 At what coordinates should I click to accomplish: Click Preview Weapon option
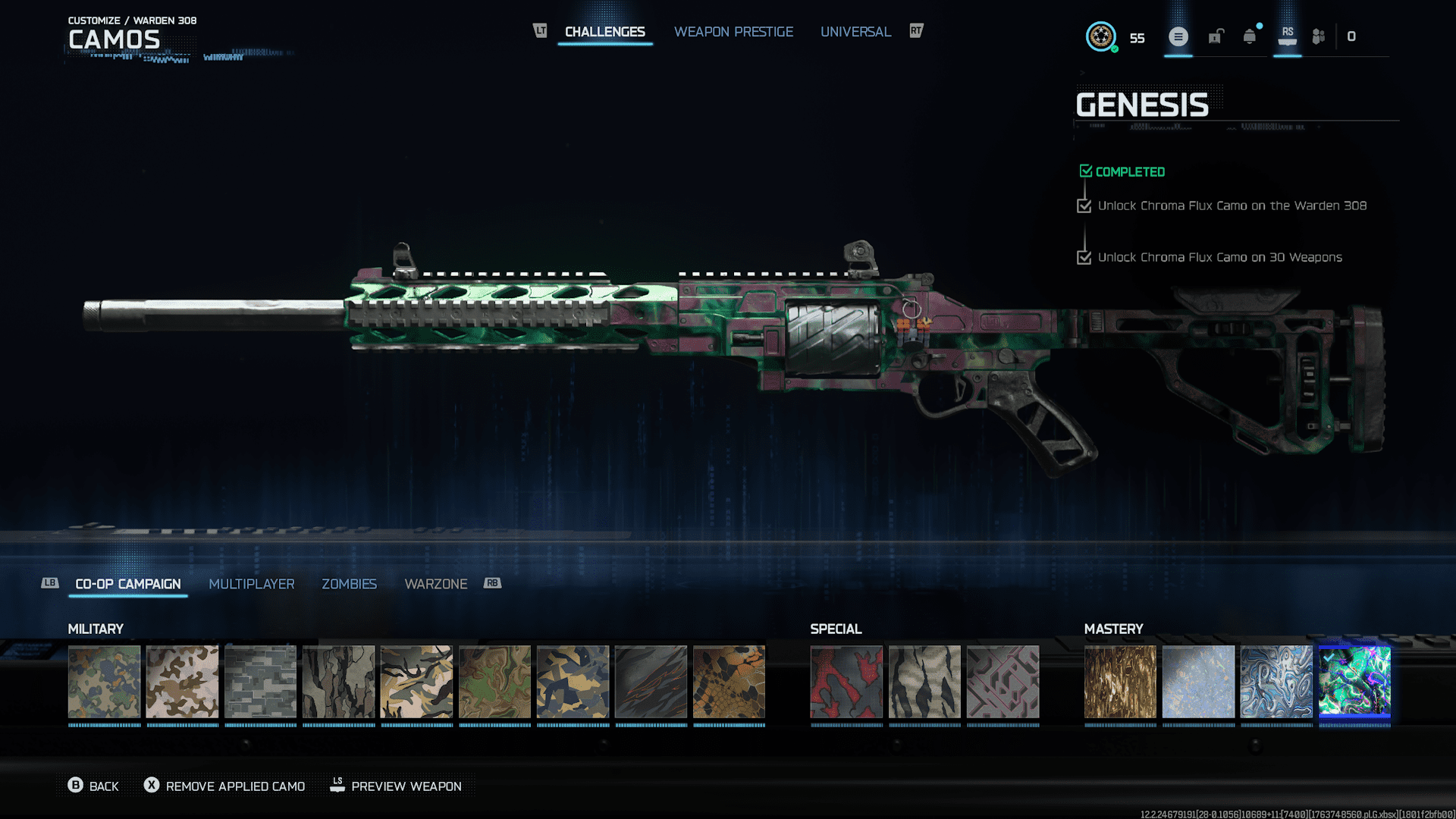[396, 786]
